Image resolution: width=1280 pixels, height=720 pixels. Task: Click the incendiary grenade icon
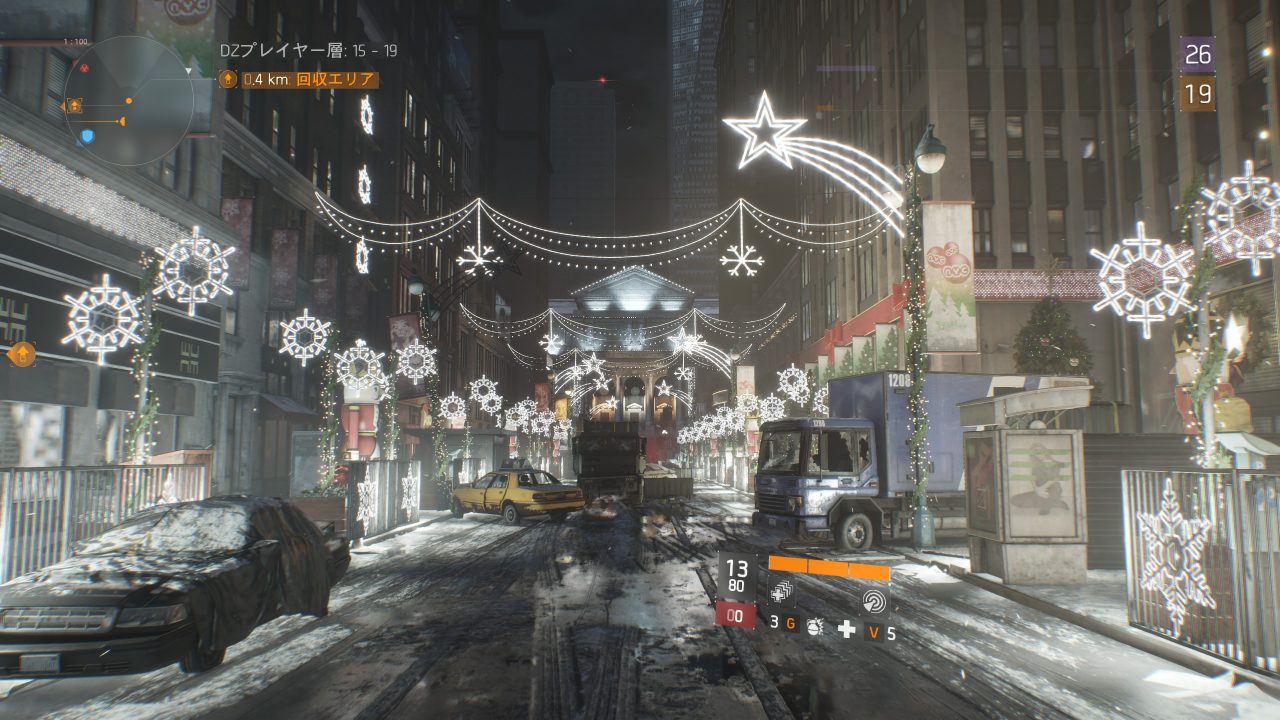click(815, 628)
